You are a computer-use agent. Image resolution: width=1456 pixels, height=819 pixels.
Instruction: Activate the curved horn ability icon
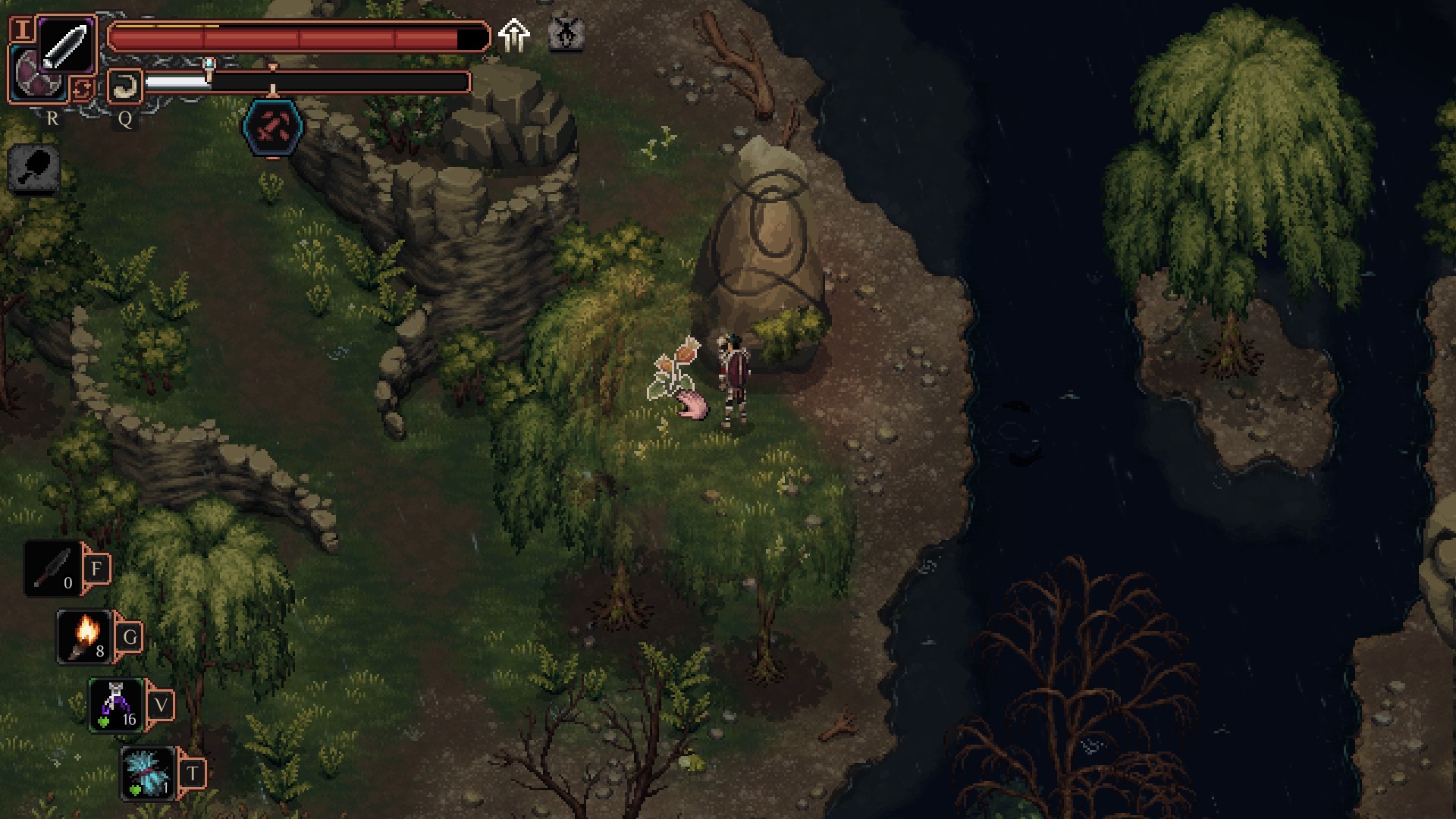pos(124,86)
